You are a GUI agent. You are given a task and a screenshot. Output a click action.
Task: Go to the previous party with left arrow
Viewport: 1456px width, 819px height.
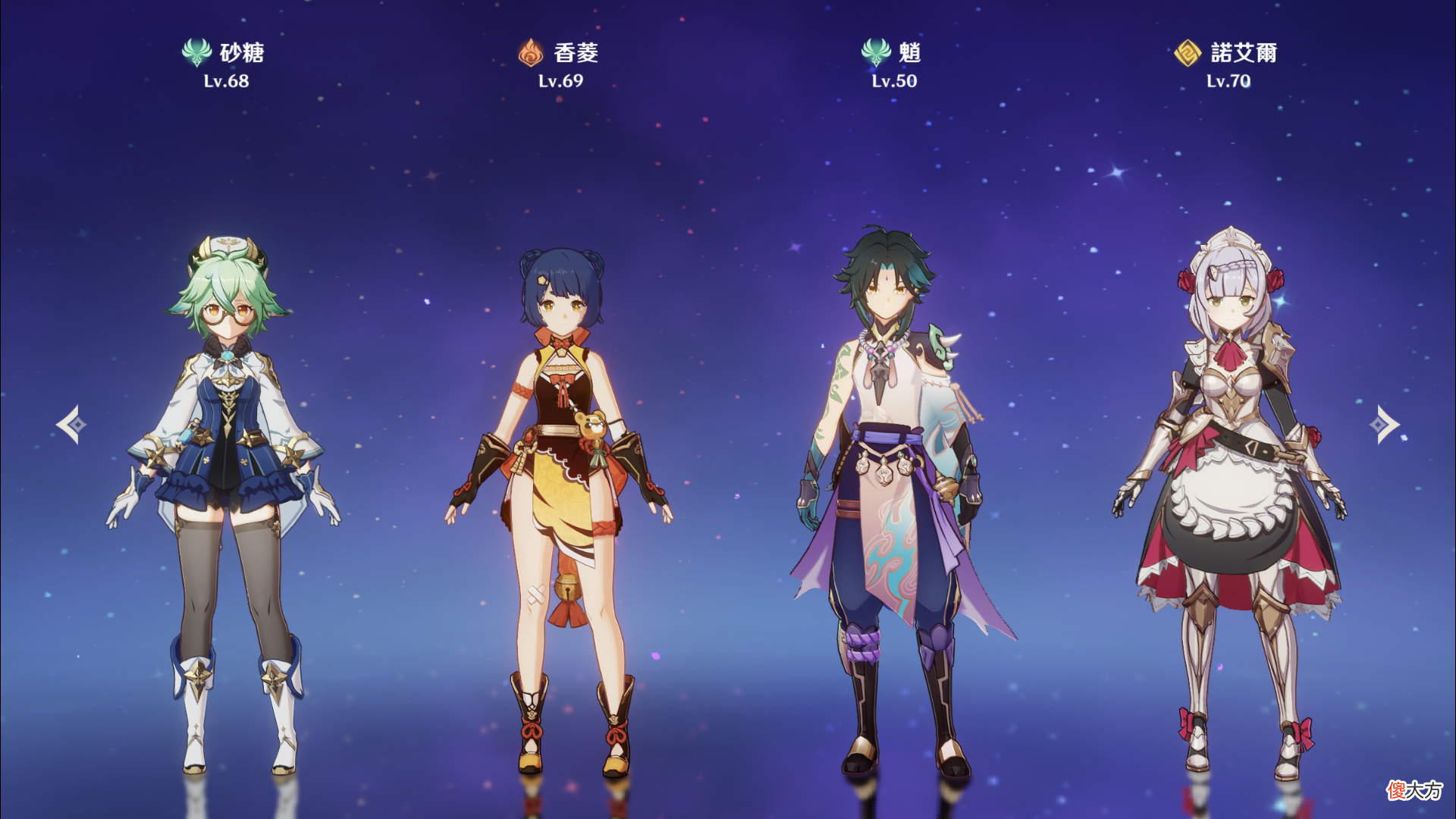pos(71,425)
